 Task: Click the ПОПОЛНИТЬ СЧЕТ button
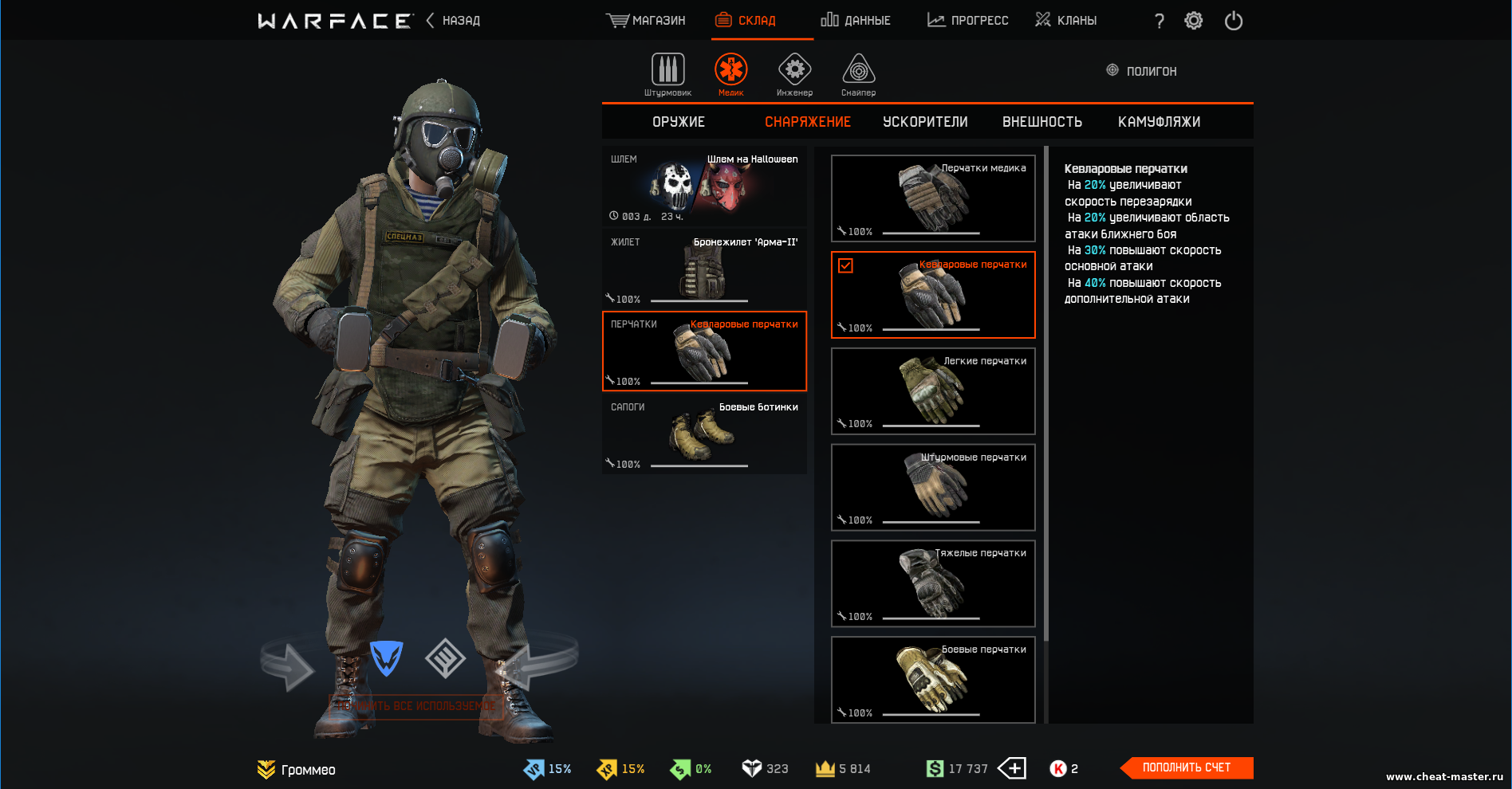1187,767
